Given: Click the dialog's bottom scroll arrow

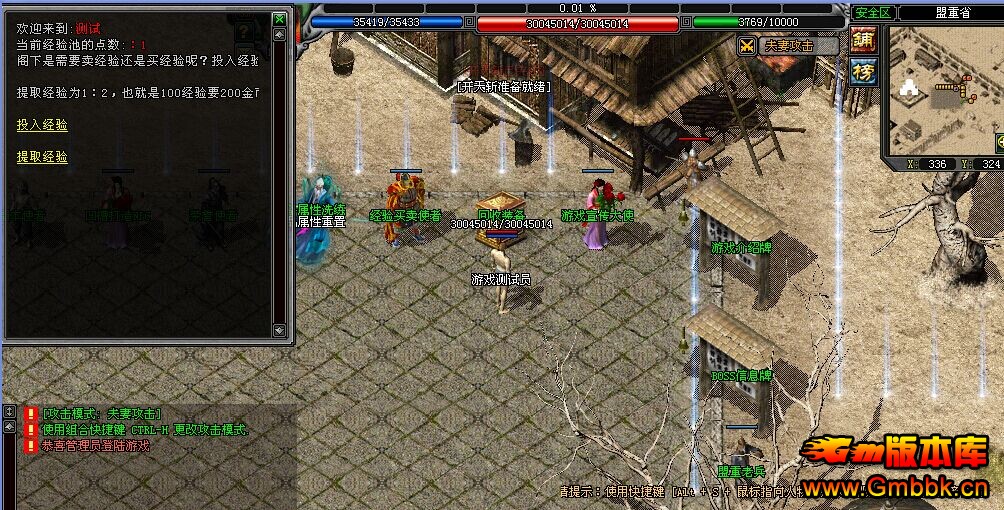Looking at the screenshot, I should tap(280, 330).
